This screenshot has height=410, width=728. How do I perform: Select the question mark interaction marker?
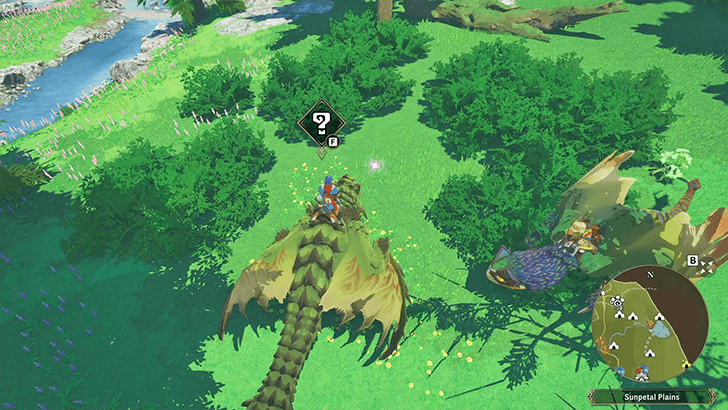321,124
